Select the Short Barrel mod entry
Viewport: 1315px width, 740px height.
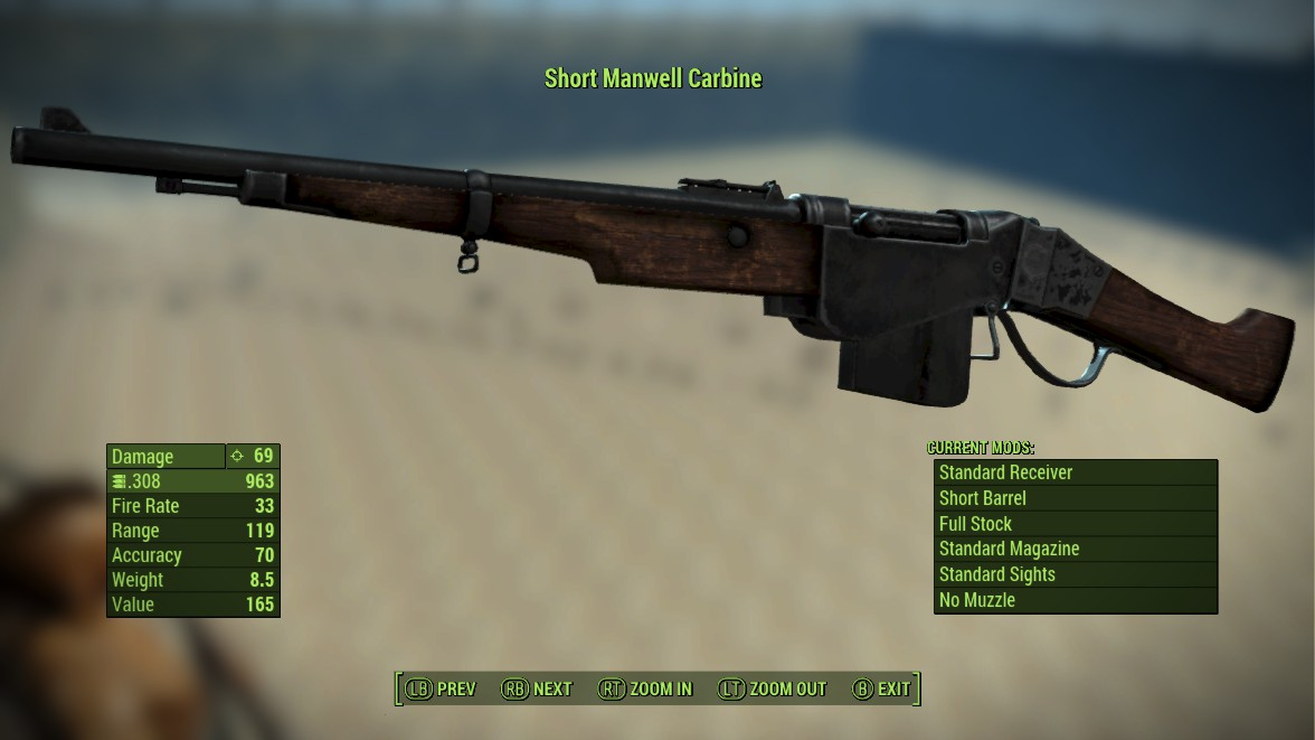[x=1075, y=498]
